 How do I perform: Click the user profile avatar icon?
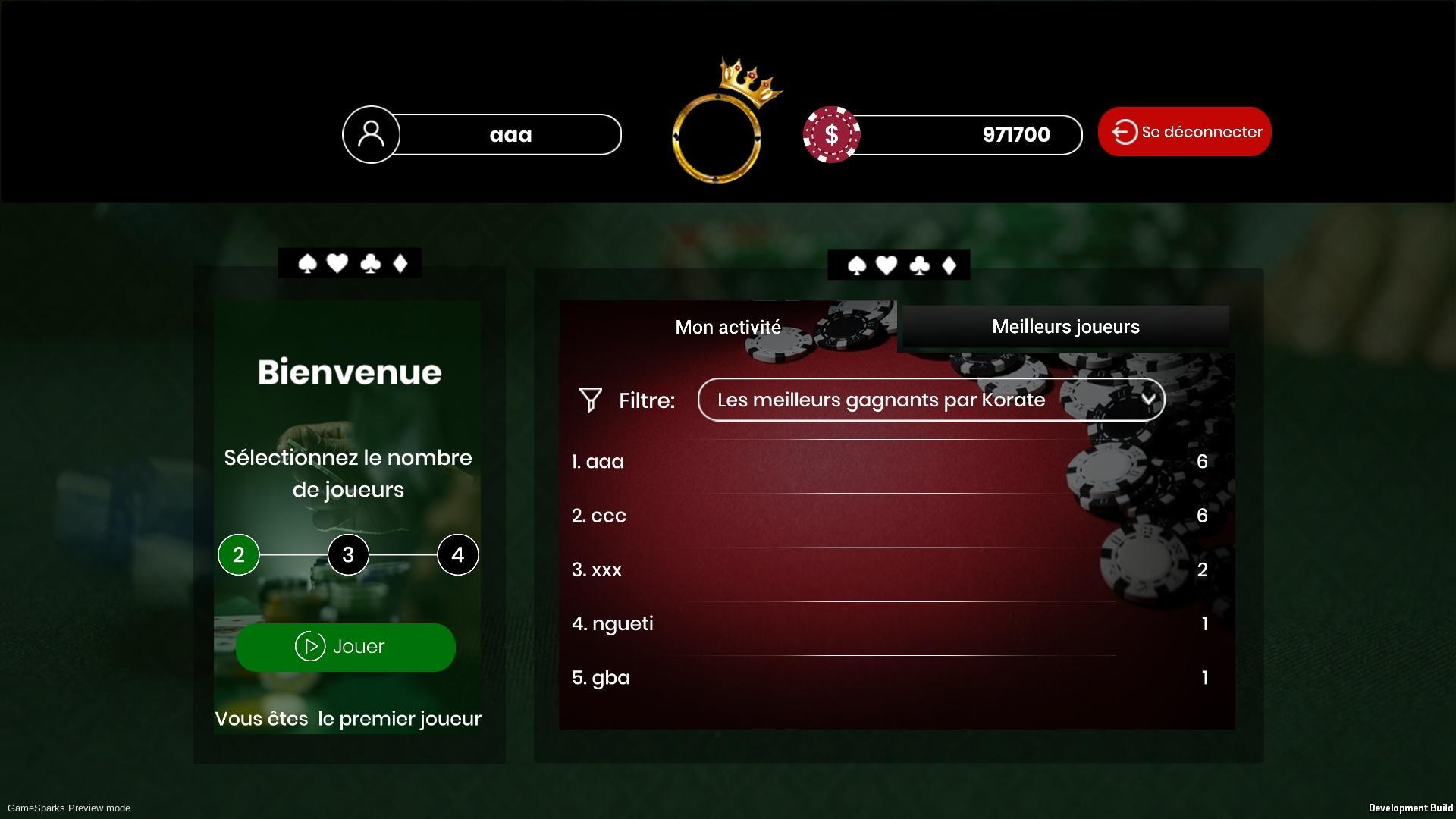point(371,134)
